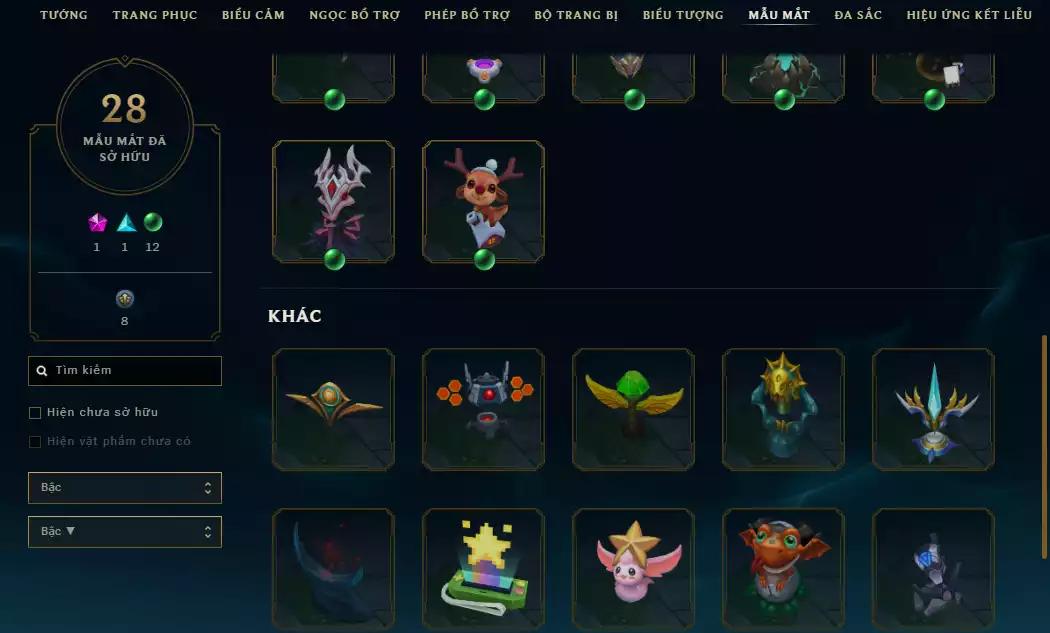The height and width of the screenshot is (633, 1050).
Task: Select the green gem winged ward skin
Action: click(633, 409)
